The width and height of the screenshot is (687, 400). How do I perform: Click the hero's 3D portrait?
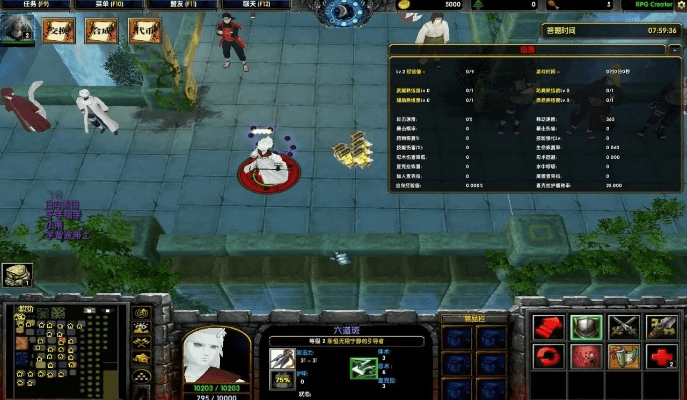216,355
